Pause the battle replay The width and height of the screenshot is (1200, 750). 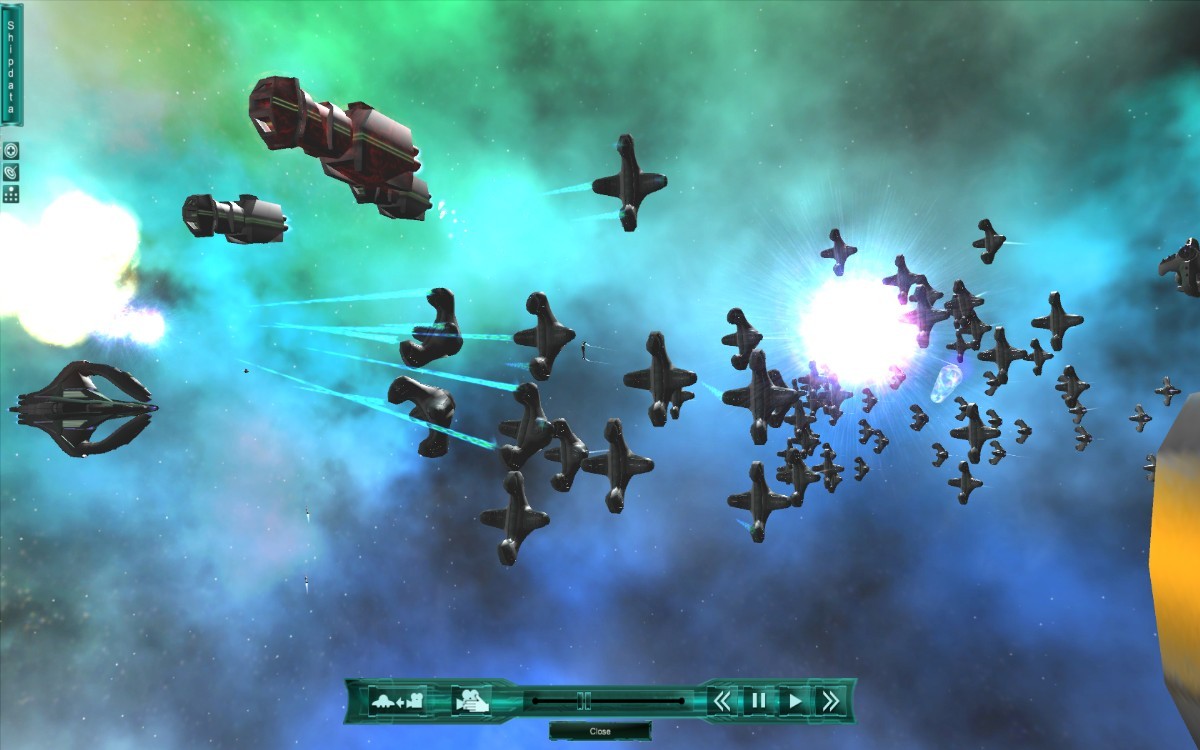[x=758, y=701]
